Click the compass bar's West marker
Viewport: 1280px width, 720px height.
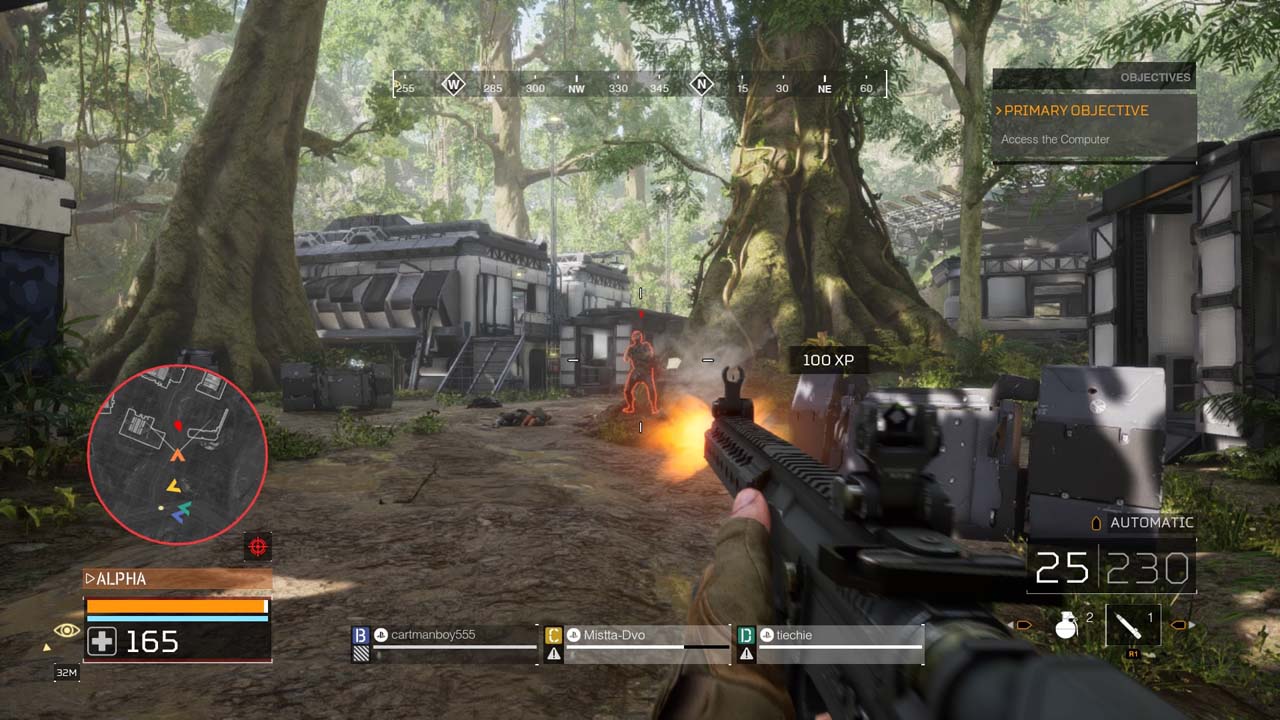coord(454,85)
